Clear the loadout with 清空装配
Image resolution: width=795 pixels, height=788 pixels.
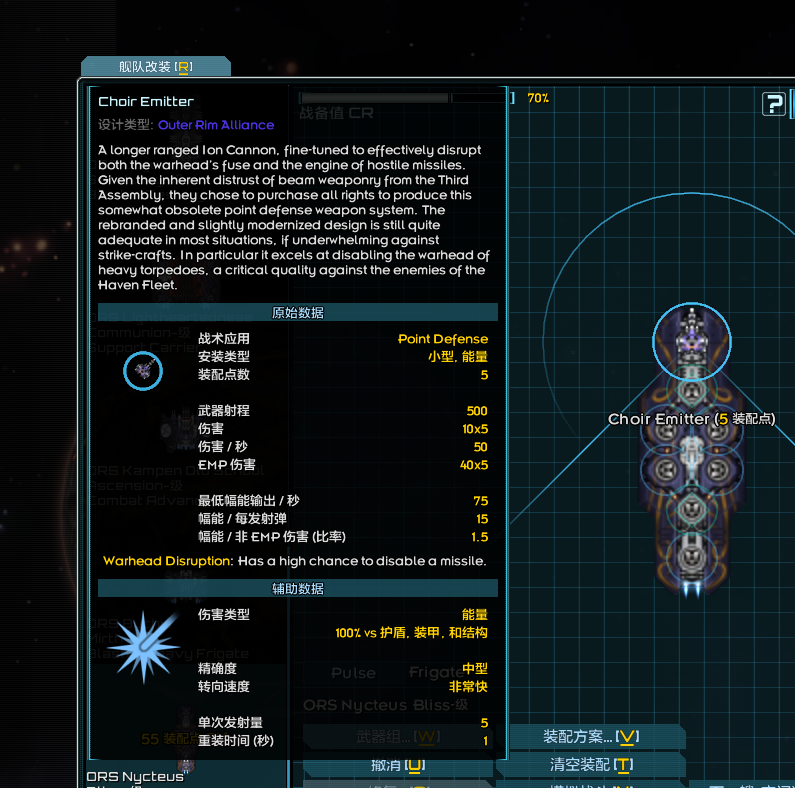pos(590,765)
